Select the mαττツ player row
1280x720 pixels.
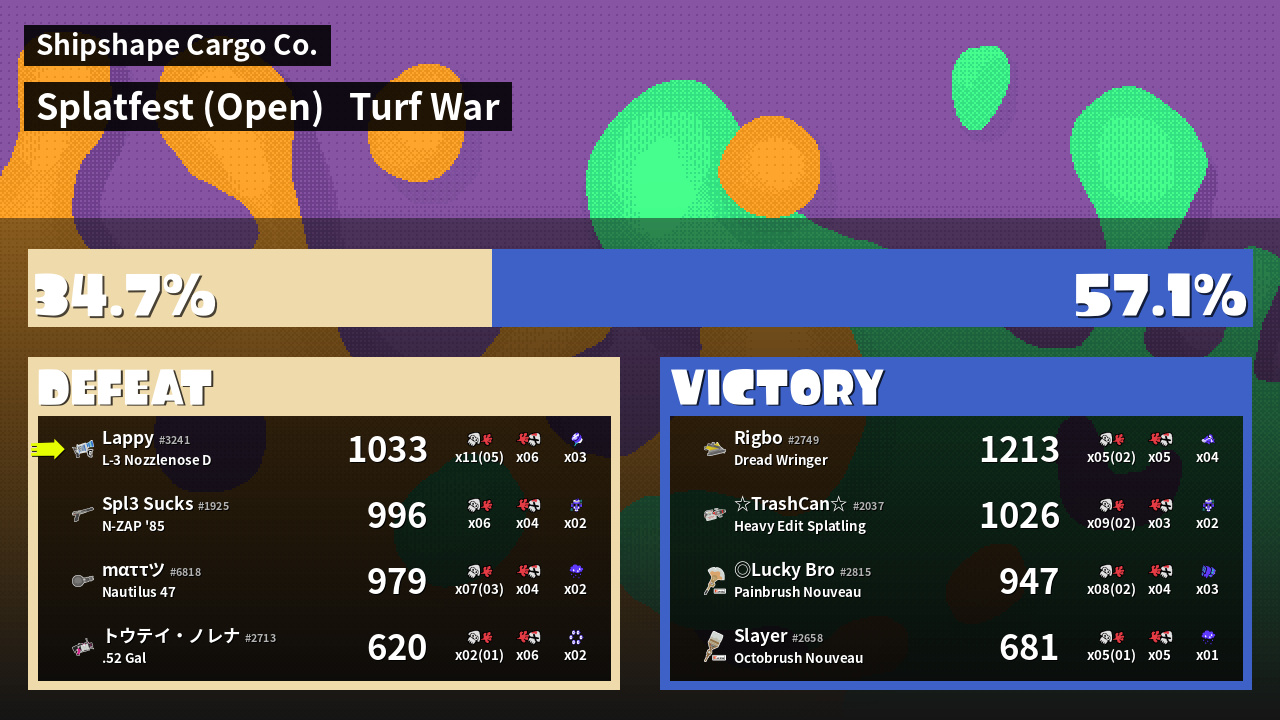324,581
